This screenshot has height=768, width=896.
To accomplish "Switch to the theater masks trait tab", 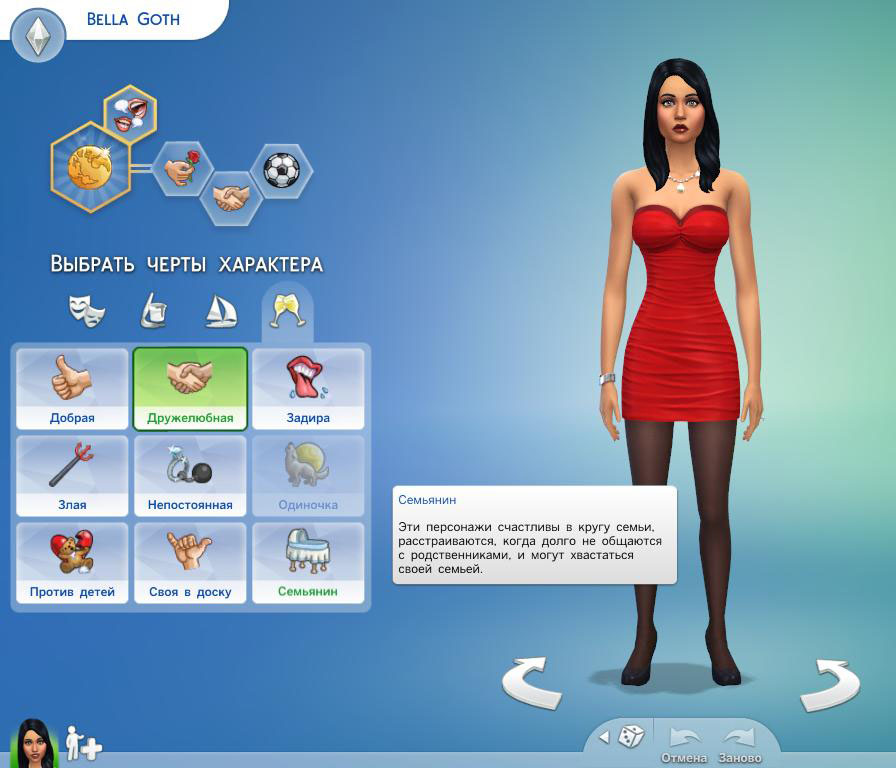I will tap(87, 310).
